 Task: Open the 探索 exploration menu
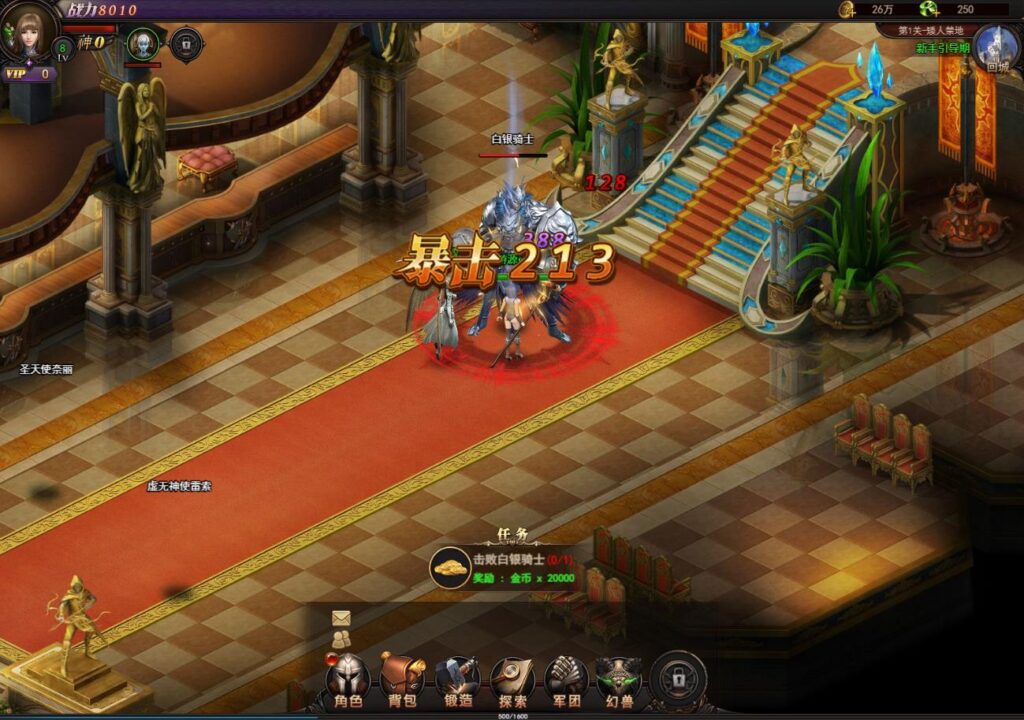point(511,681)
